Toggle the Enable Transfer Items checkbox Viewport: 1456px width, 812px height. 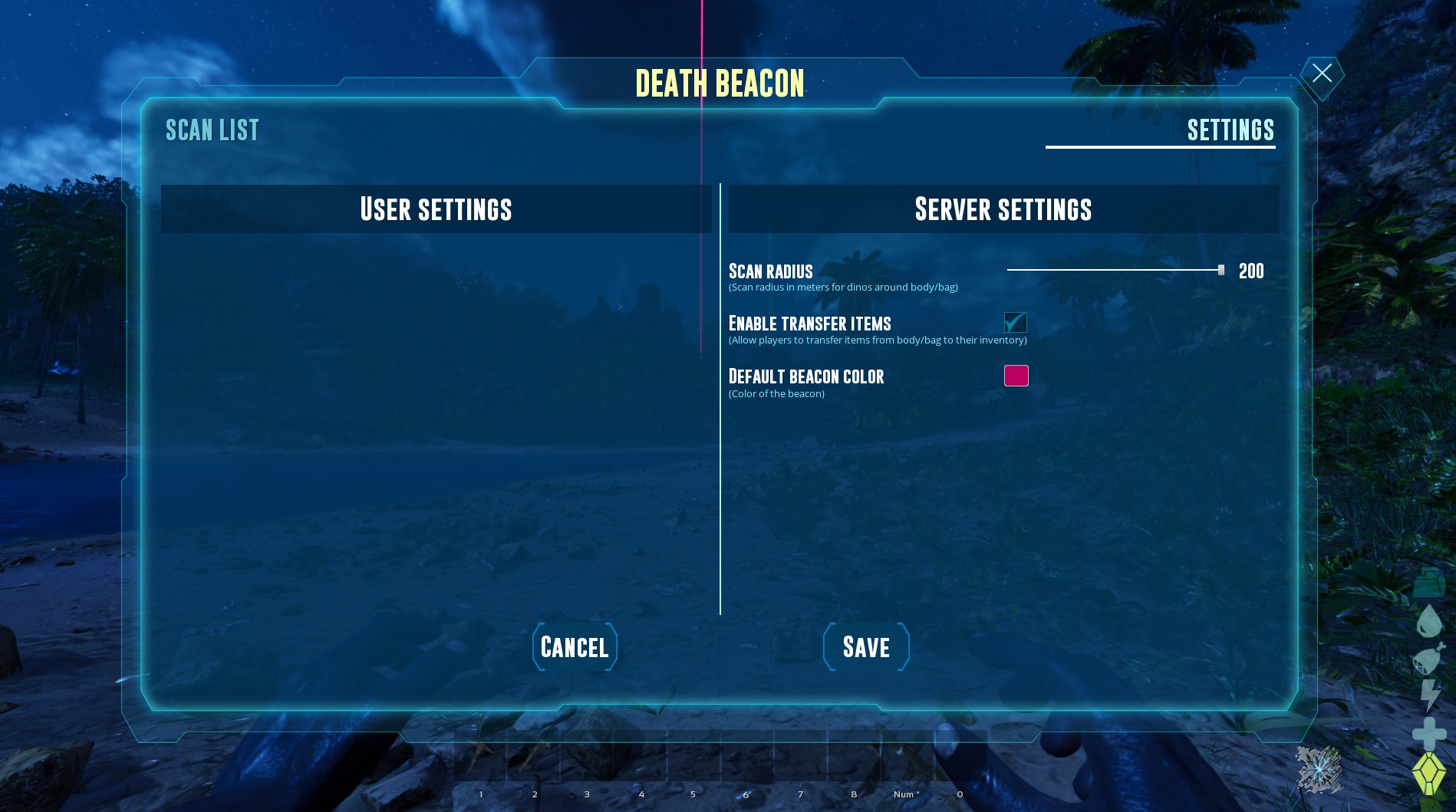[1016, 323]
